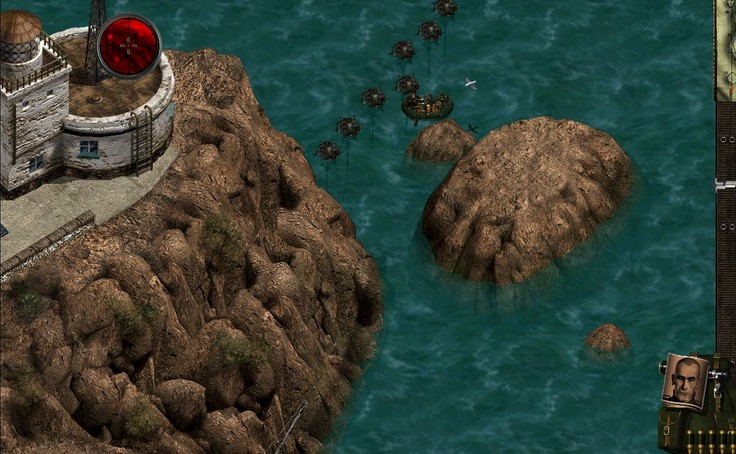Open the map panel on the sidebar
Screen dimensions: 736x454
coord(725,50)
